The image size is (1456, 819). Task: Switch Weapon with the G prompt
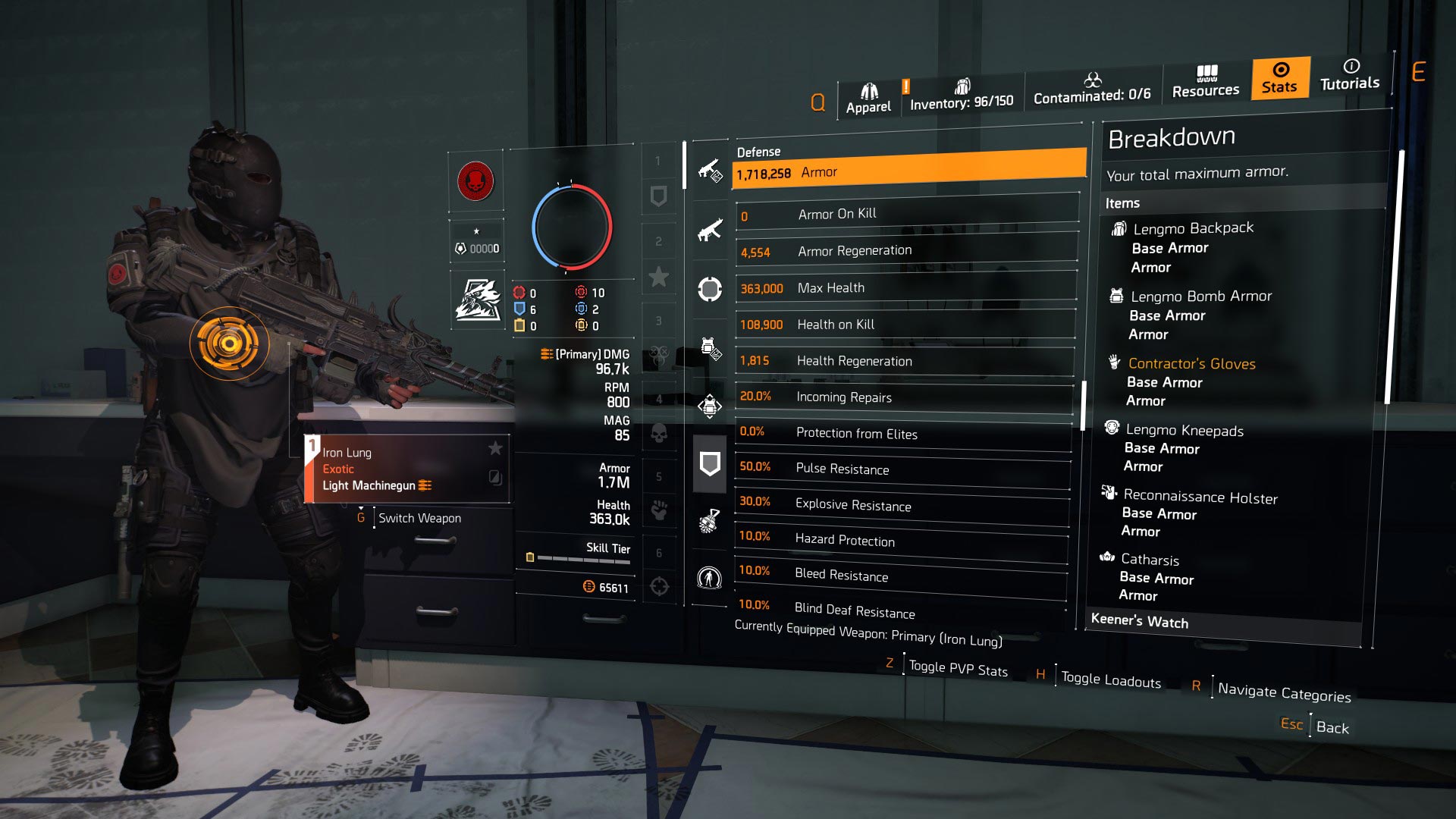point(420,518)
